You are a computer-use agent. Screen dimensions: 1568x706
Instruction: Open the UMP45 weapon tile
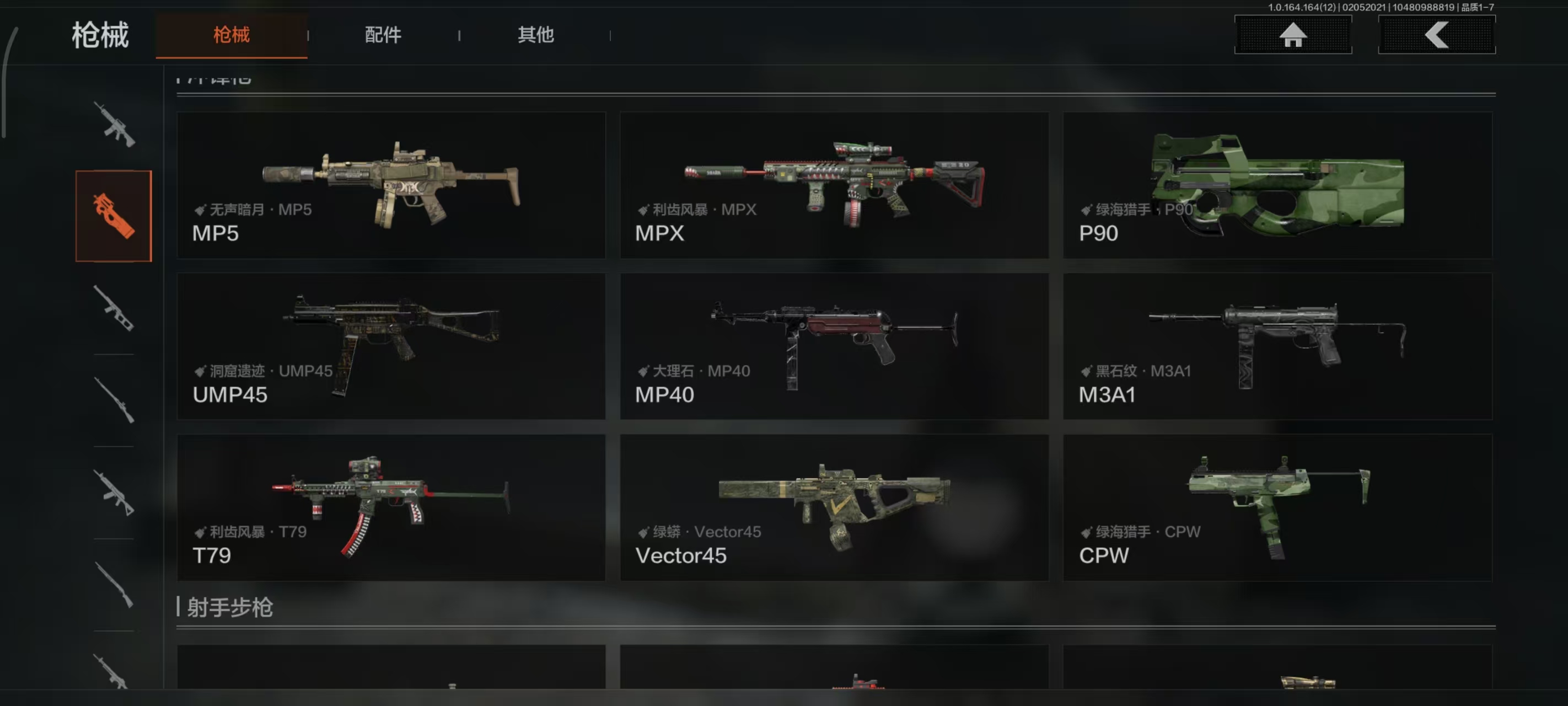[391, 346]
